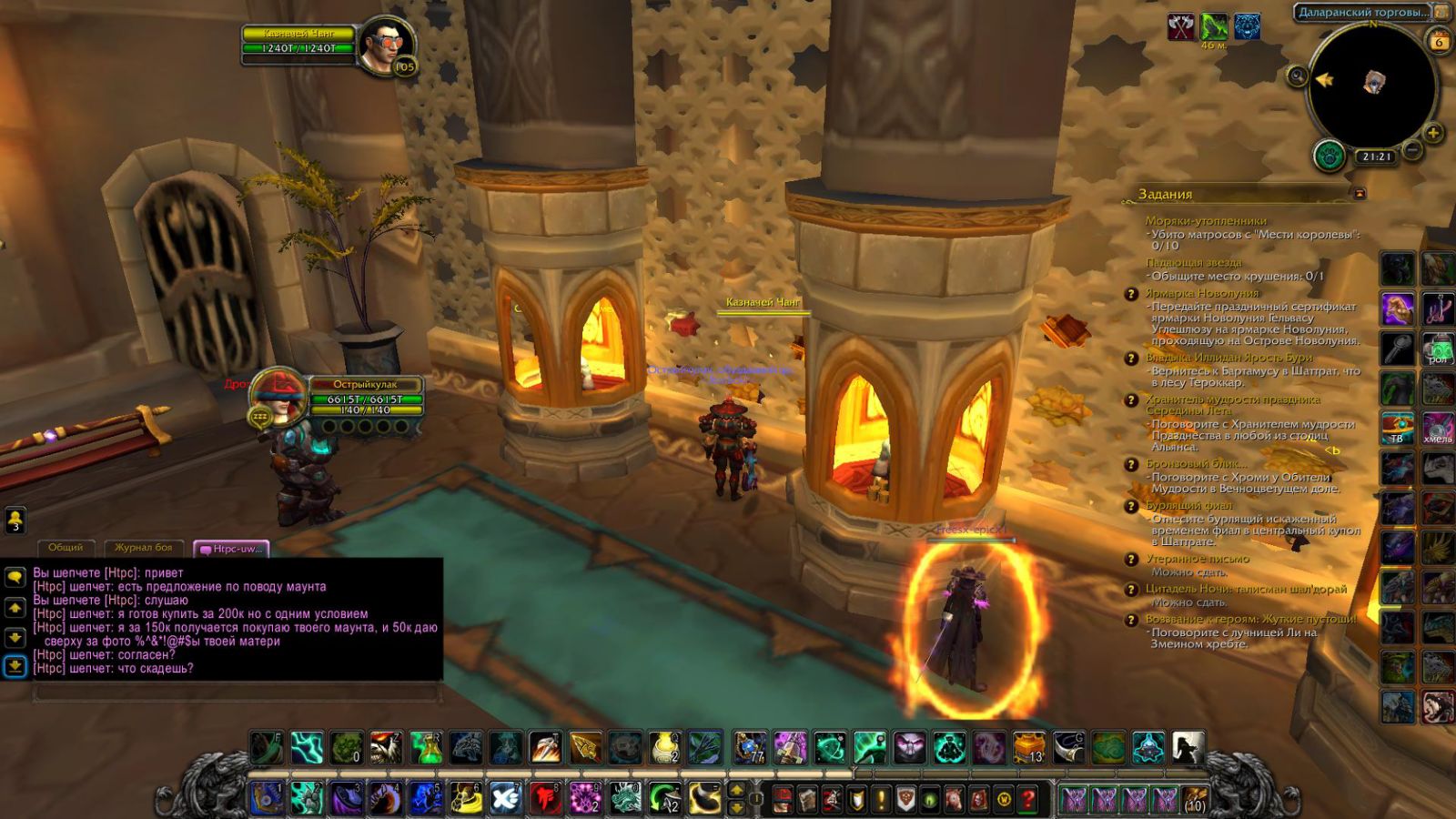This screenshot has height=819, width=1456.
Task: Select the Острыйкулак player portrait
Action: coord(280,393)
